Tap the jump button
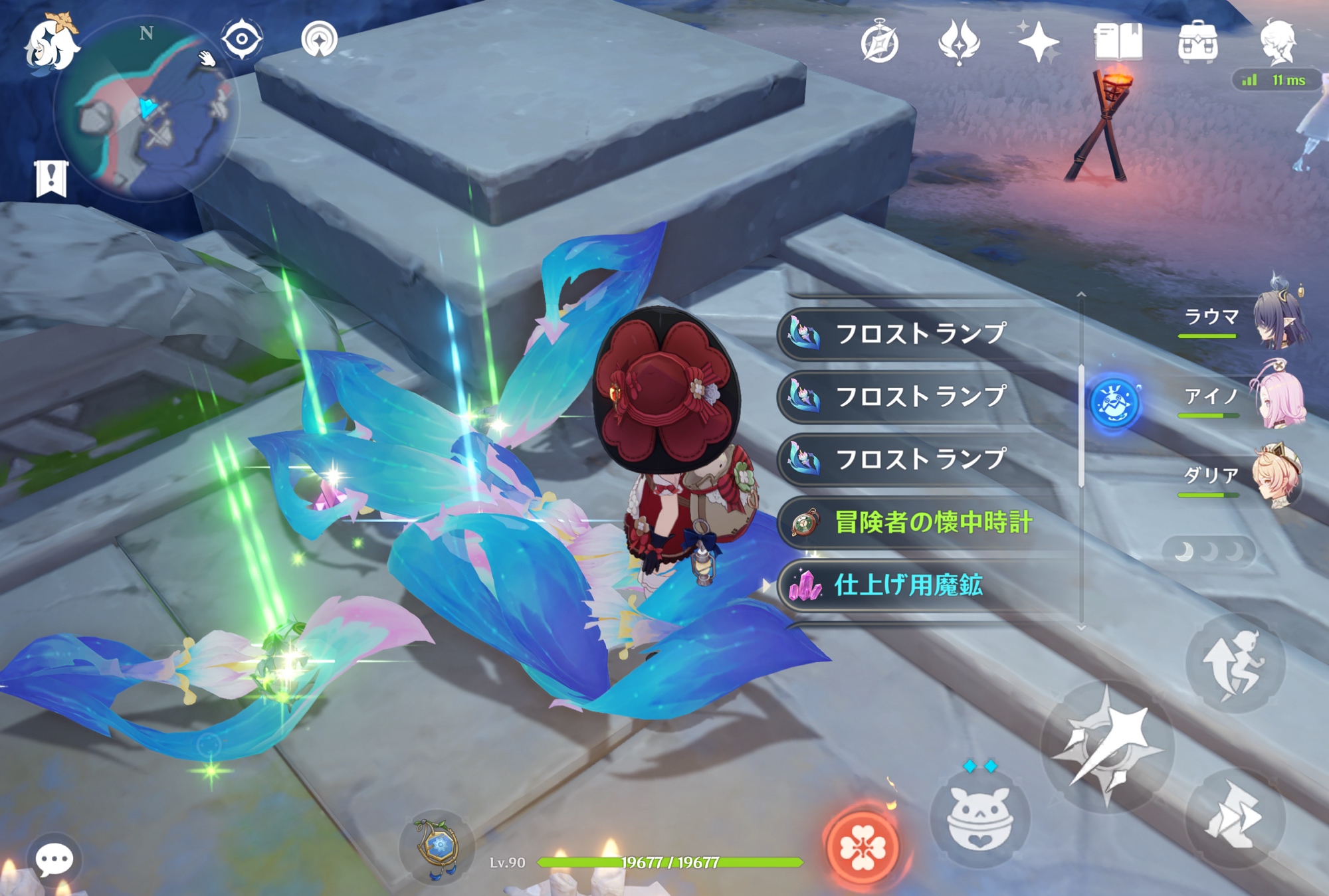Screen dimensions: 1329x896 (1235, 664)
